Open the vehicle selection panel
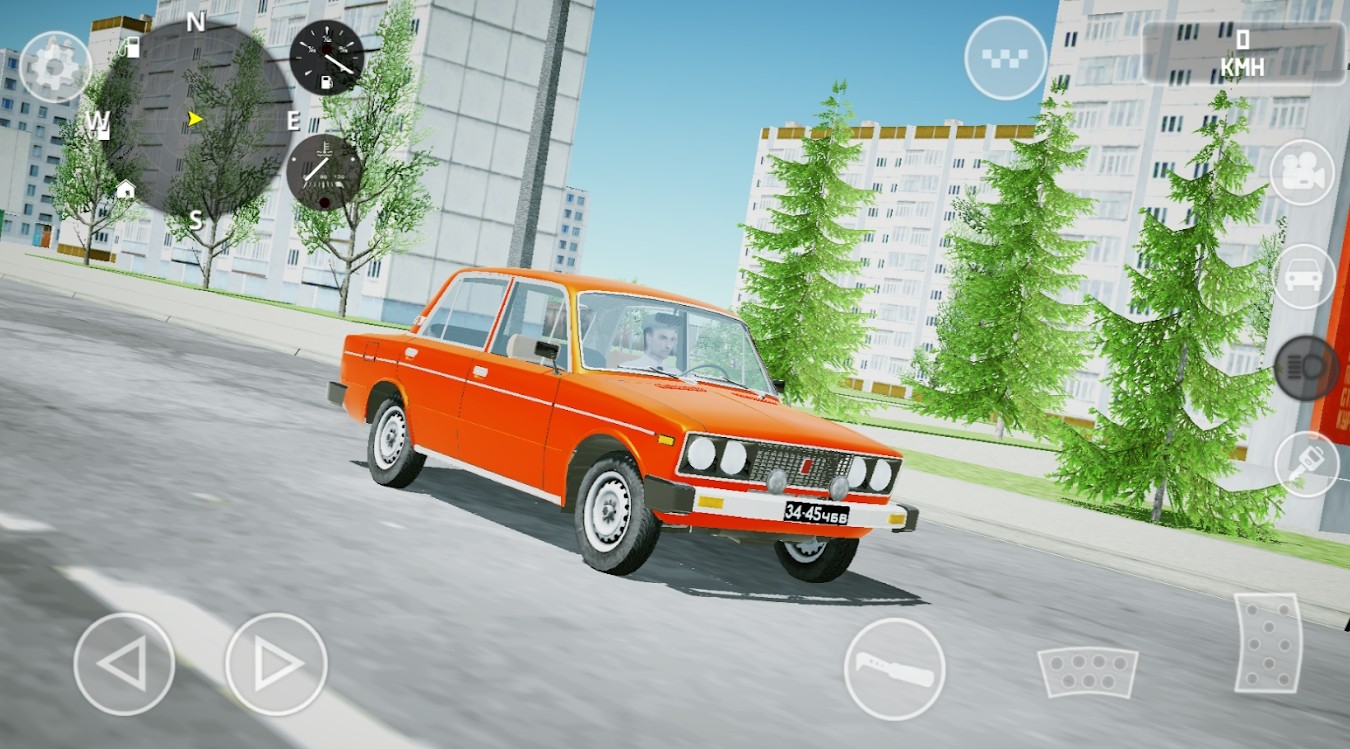 [x=1302, y=278]
